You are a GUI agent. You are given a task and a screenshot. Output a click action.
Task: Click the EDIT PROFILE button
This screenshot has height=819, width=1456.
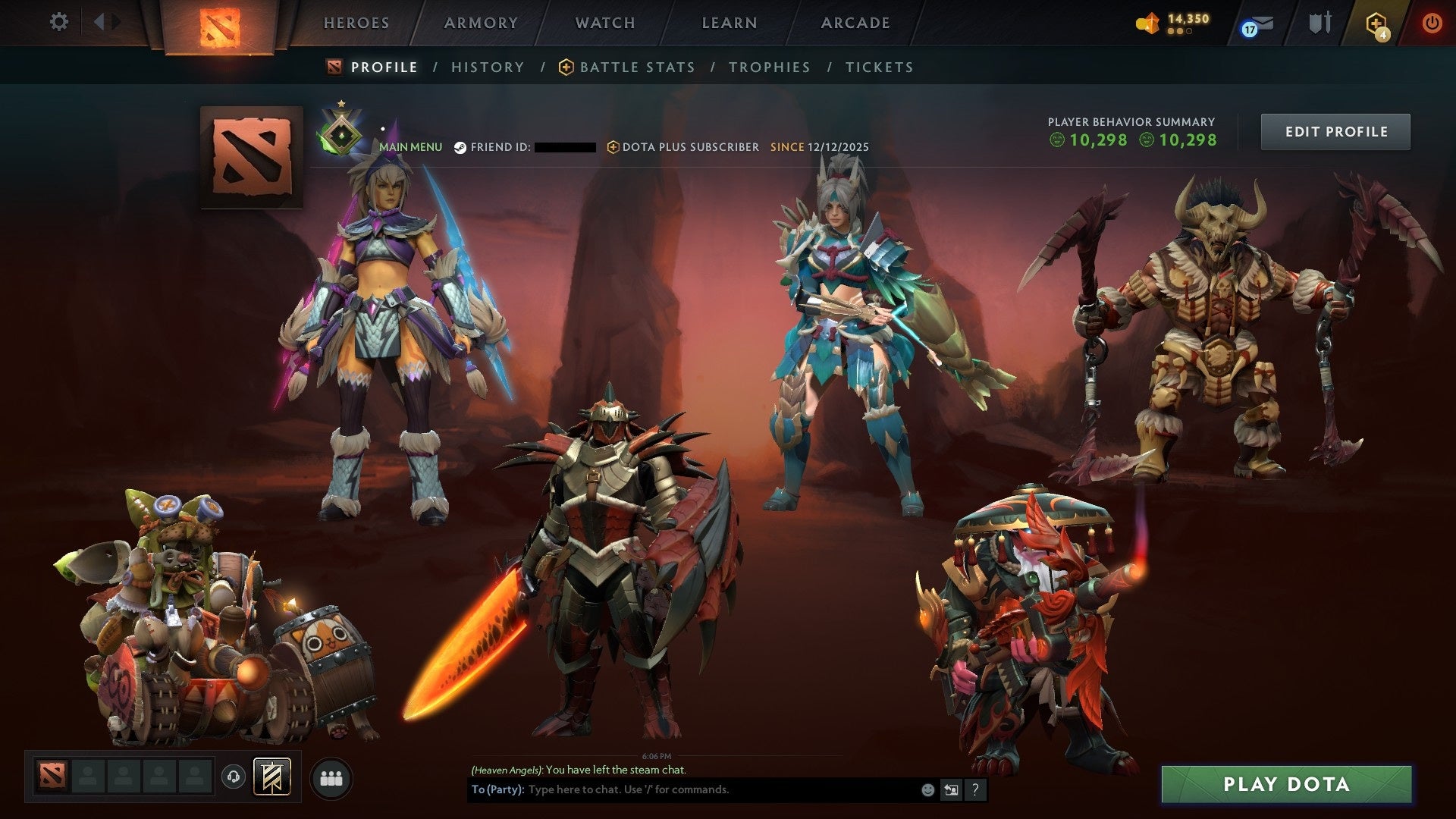coord(1335,130)
